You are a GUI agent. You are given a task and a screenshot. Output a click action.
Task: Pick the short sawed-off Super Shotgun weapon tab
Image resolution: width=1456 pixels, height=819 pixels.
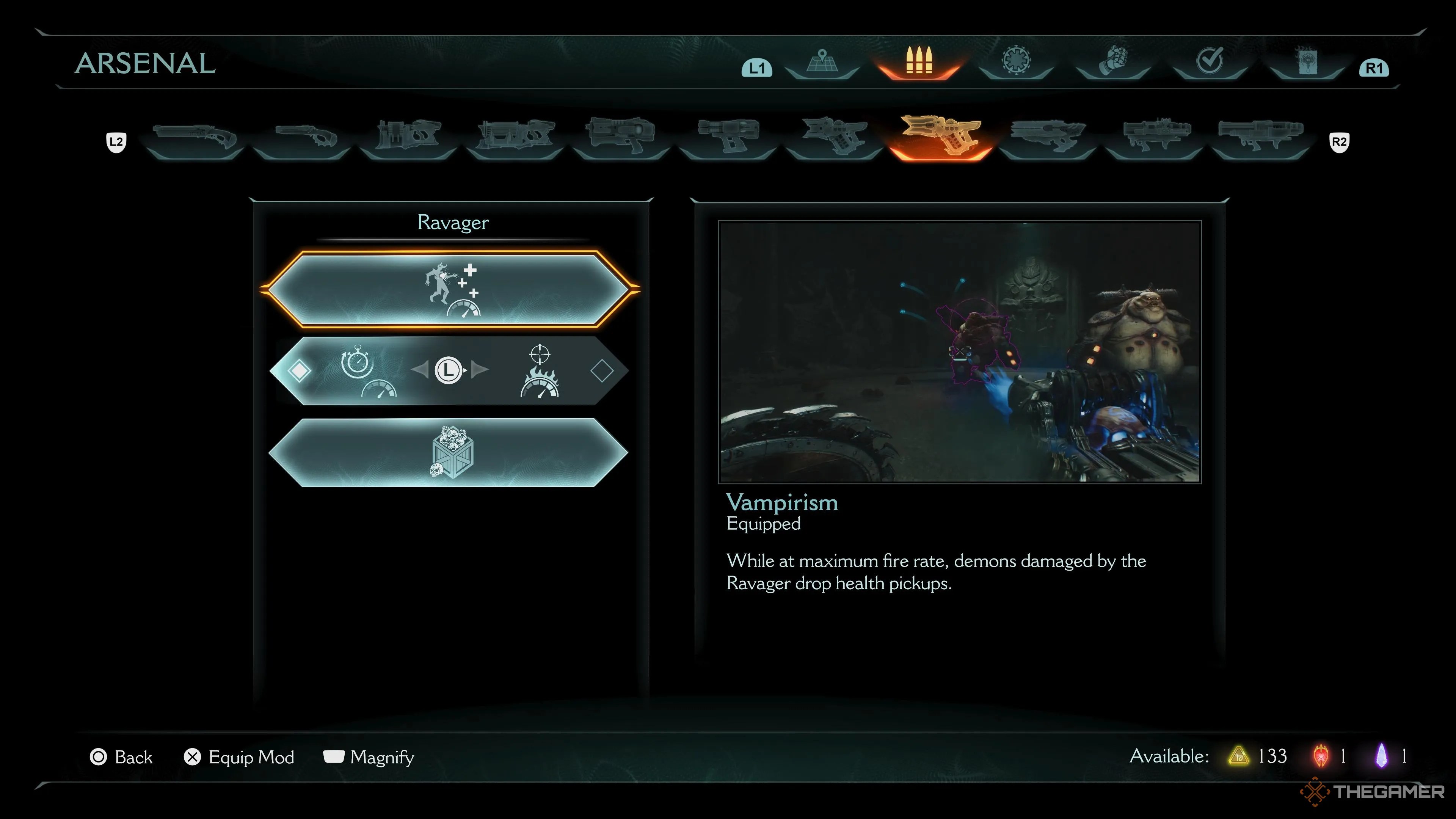304,137
